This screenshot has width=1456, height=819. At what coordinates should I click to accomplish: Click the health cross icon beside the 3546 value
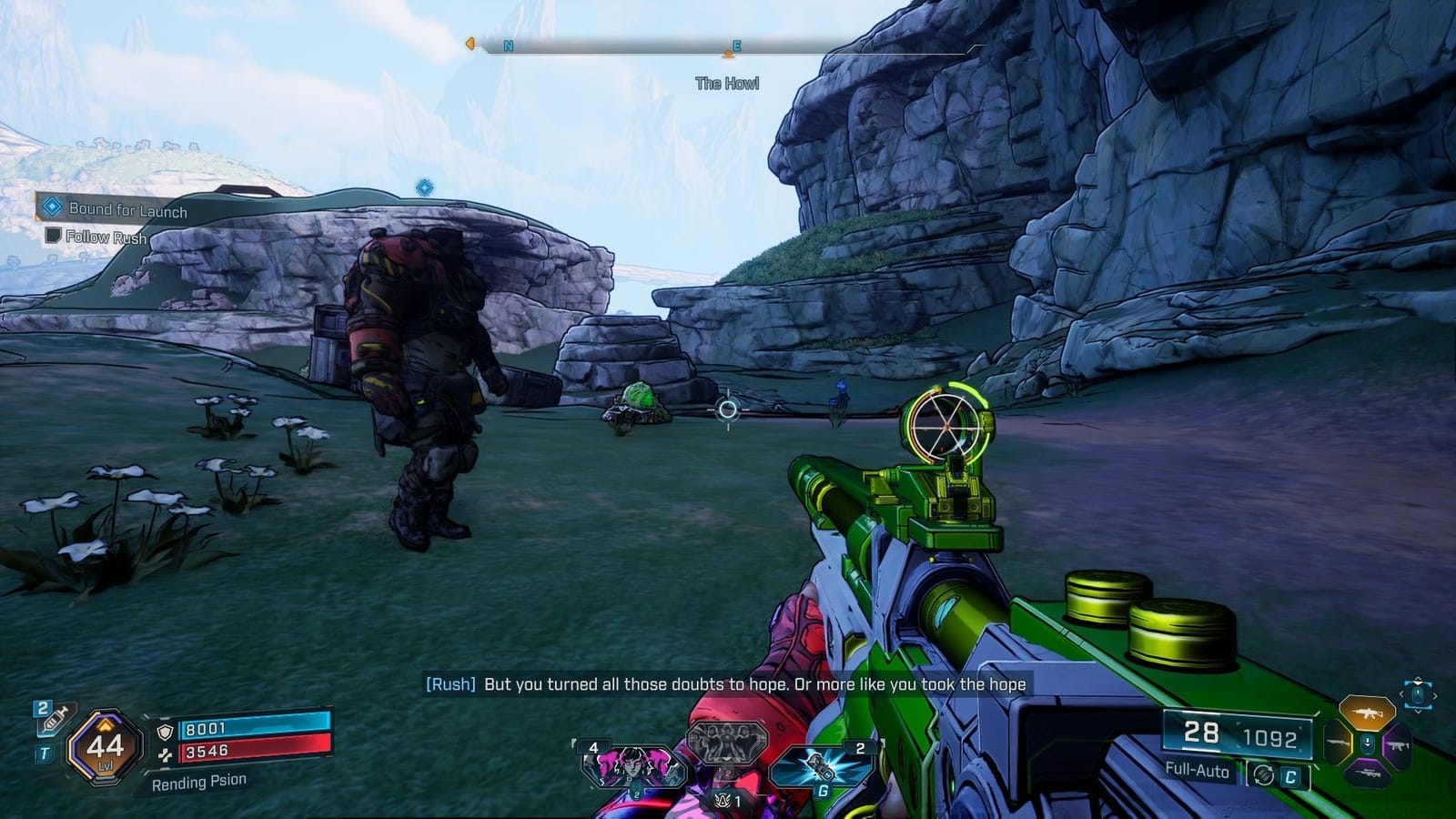(x=167, y=754)
